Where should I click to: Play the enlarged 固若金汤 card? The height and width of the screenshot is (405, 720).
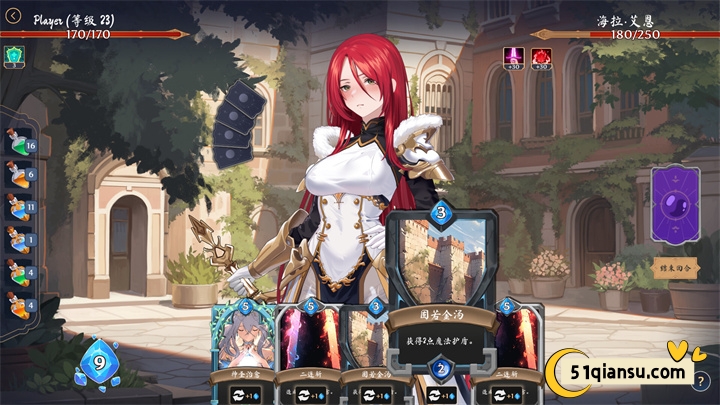click(441, 290)
